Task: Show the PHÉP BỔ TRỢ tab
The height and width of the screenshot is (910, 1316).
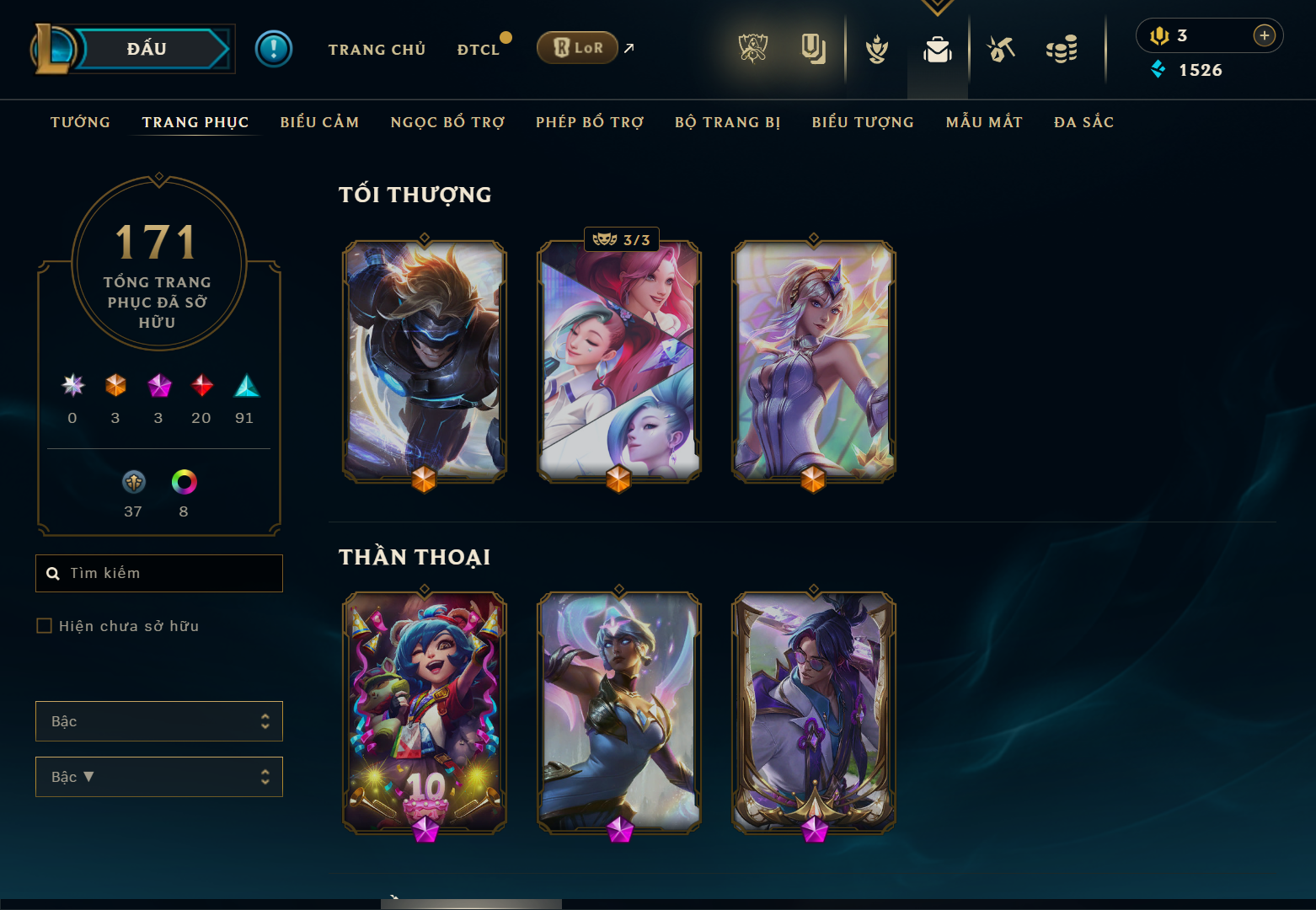Action: [589, 122]
